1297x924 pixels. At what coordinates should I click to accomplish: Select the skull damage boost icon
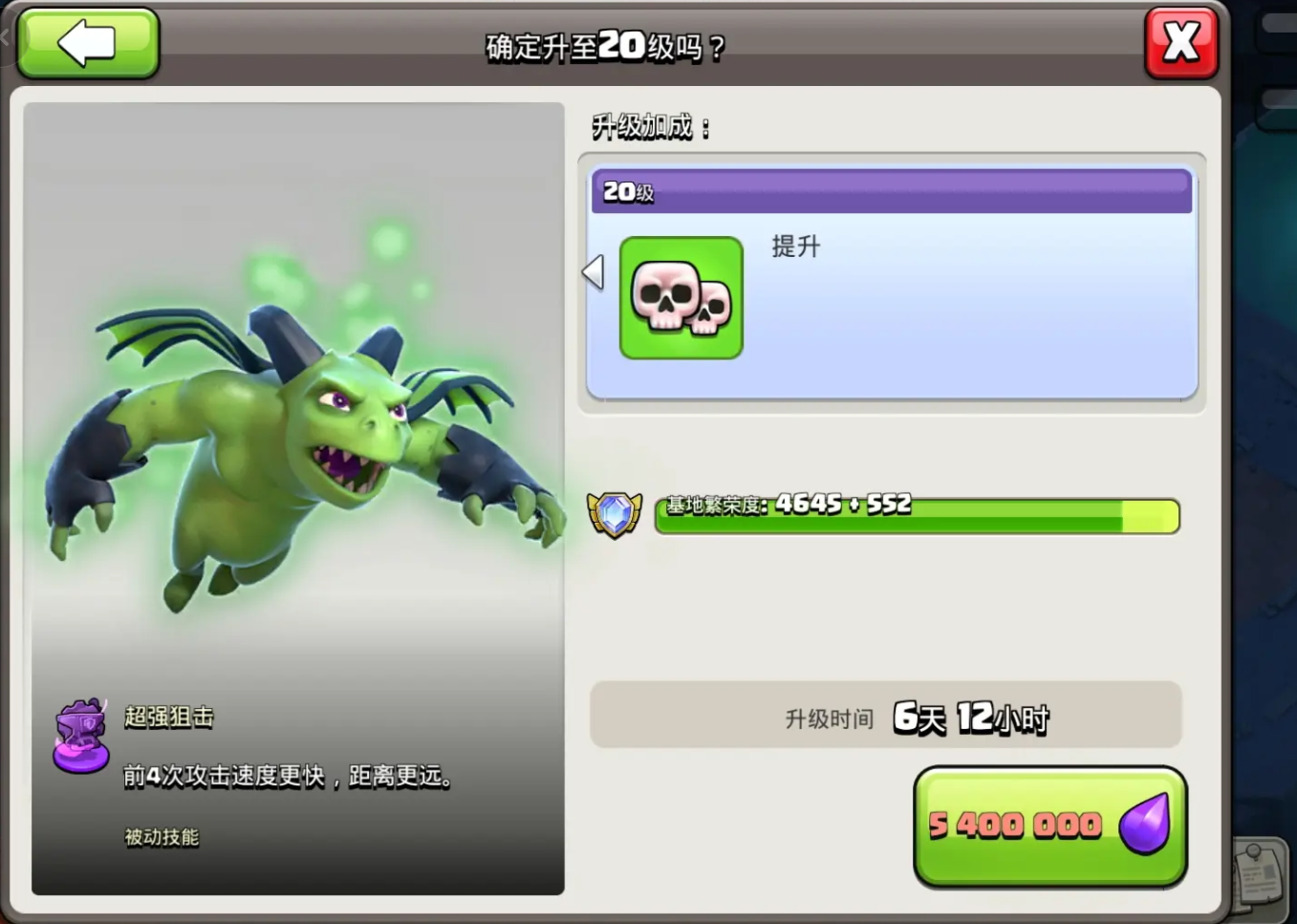(x=681, y=298)
